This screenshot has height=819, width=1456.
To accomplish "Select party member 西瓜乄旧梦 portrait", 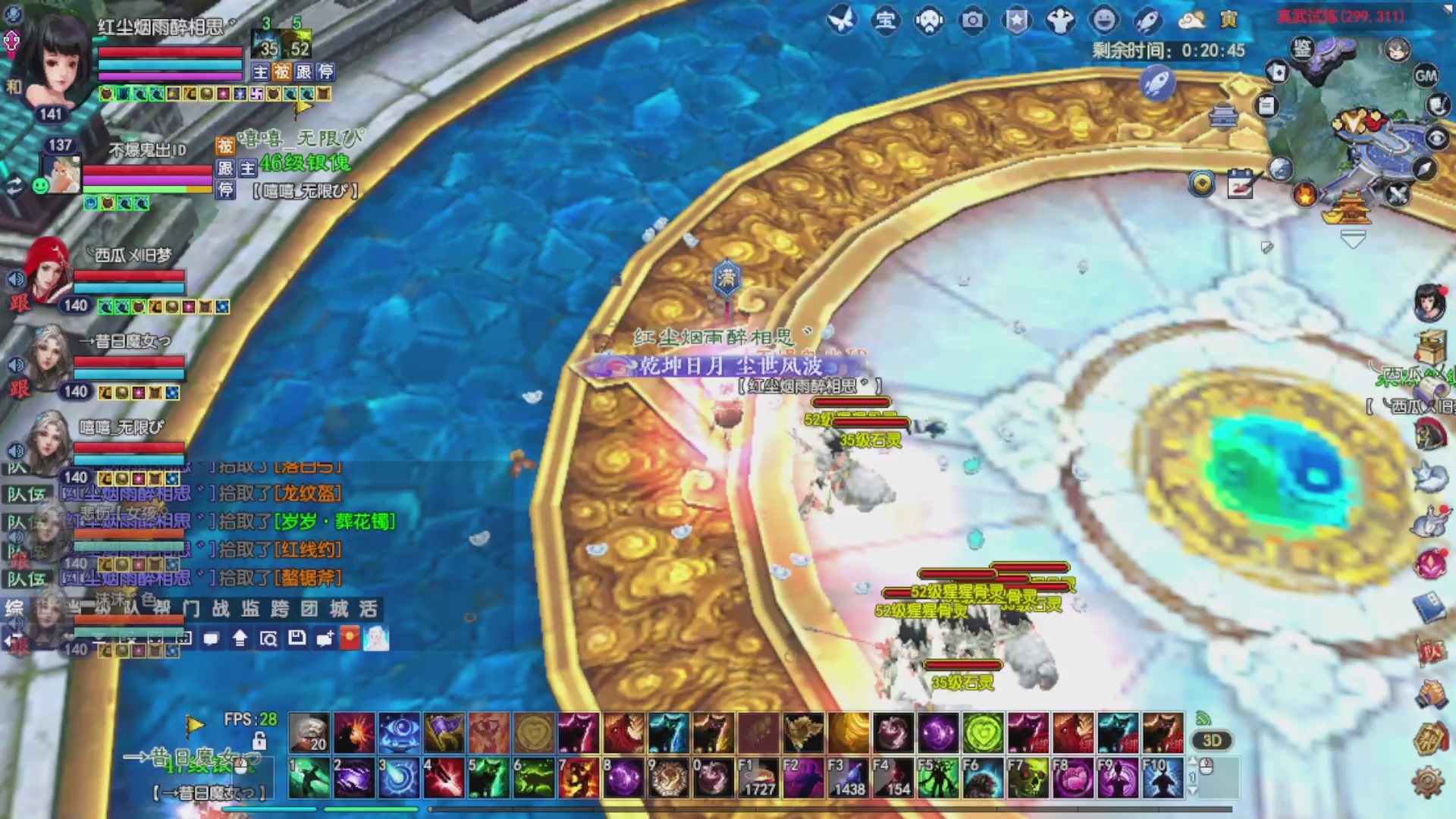I will point(47,269).
